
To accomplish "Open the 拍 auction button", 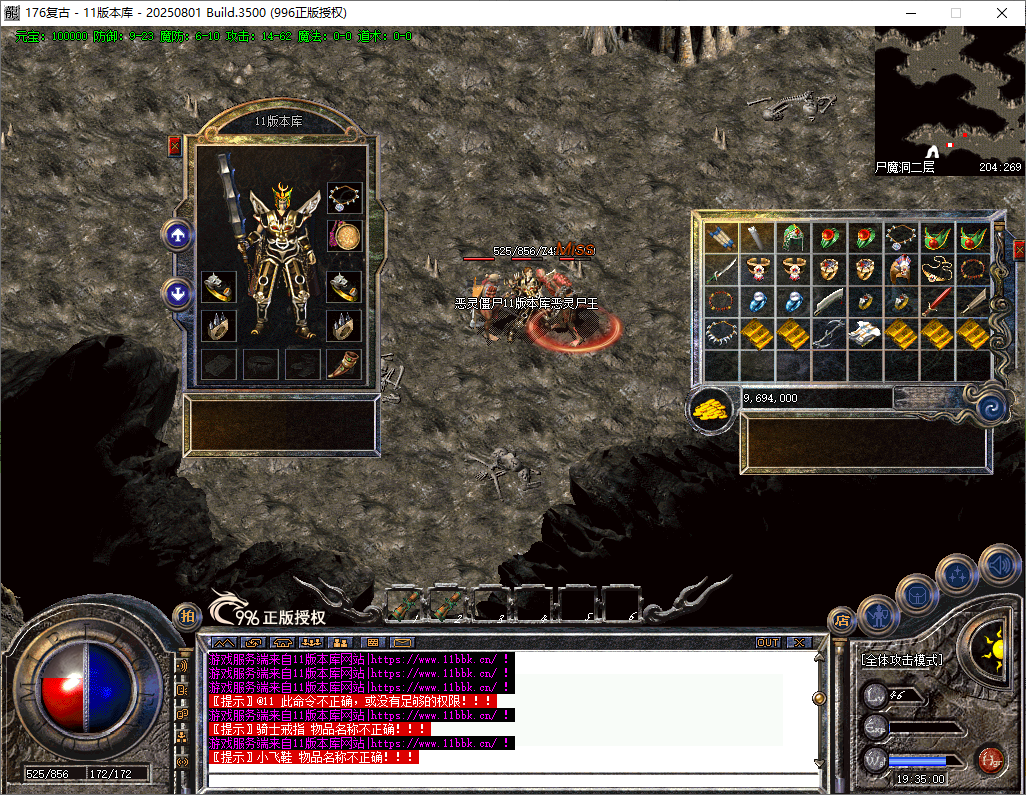I will [186, 617].
